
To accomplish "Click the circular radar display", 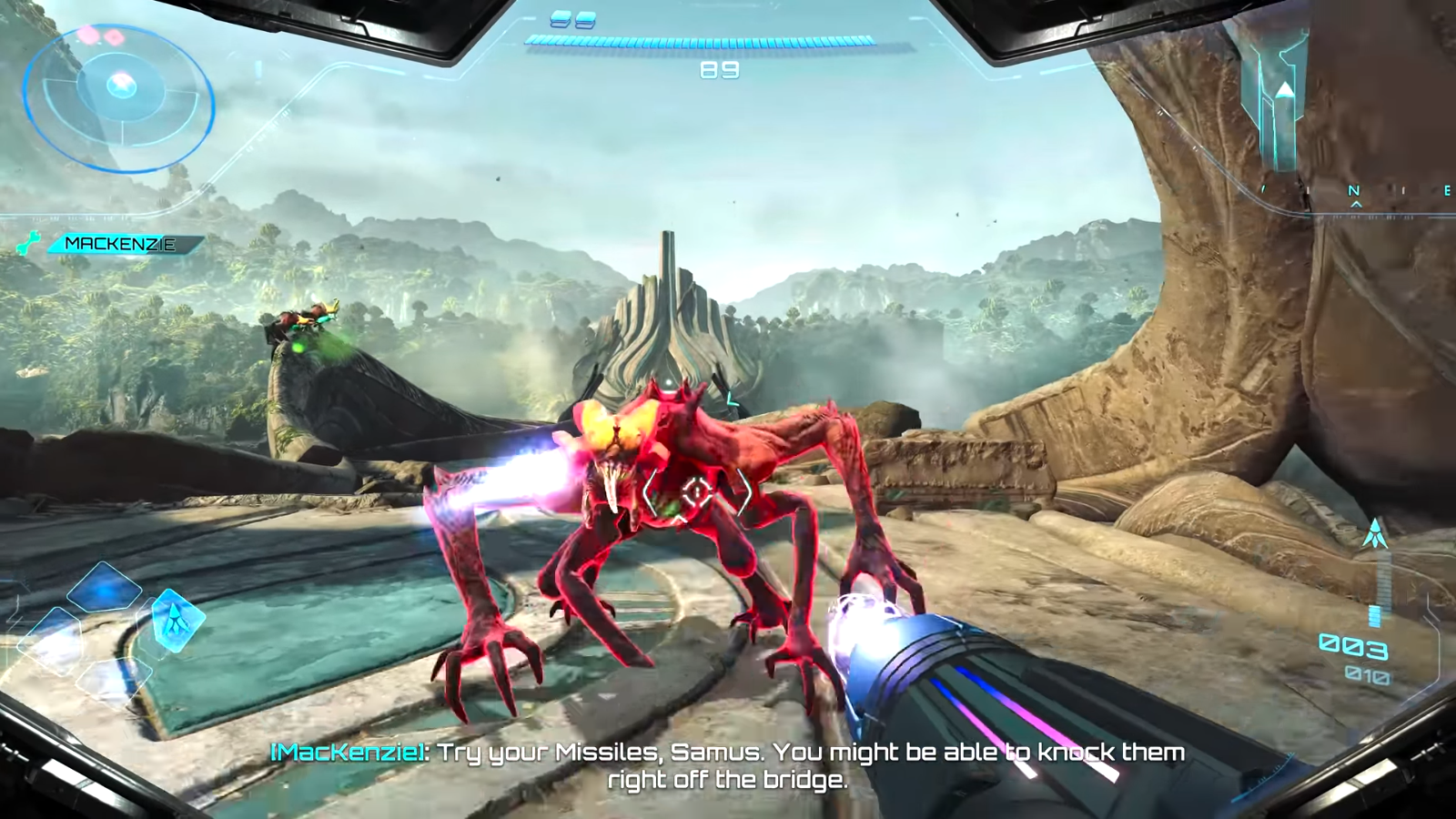I will click(x=118, y=98).
